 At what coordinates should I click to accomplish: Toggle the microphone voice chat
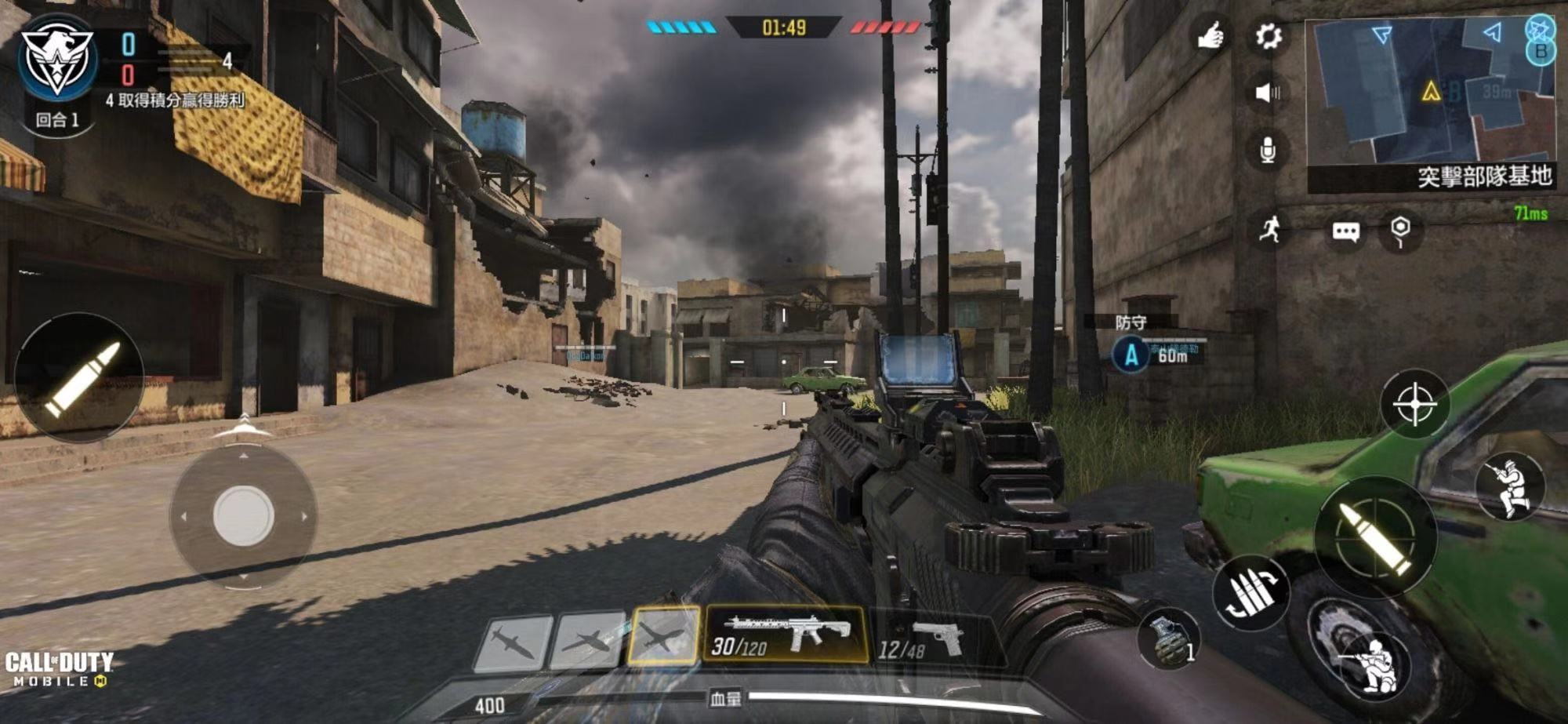click(1267, 149)
